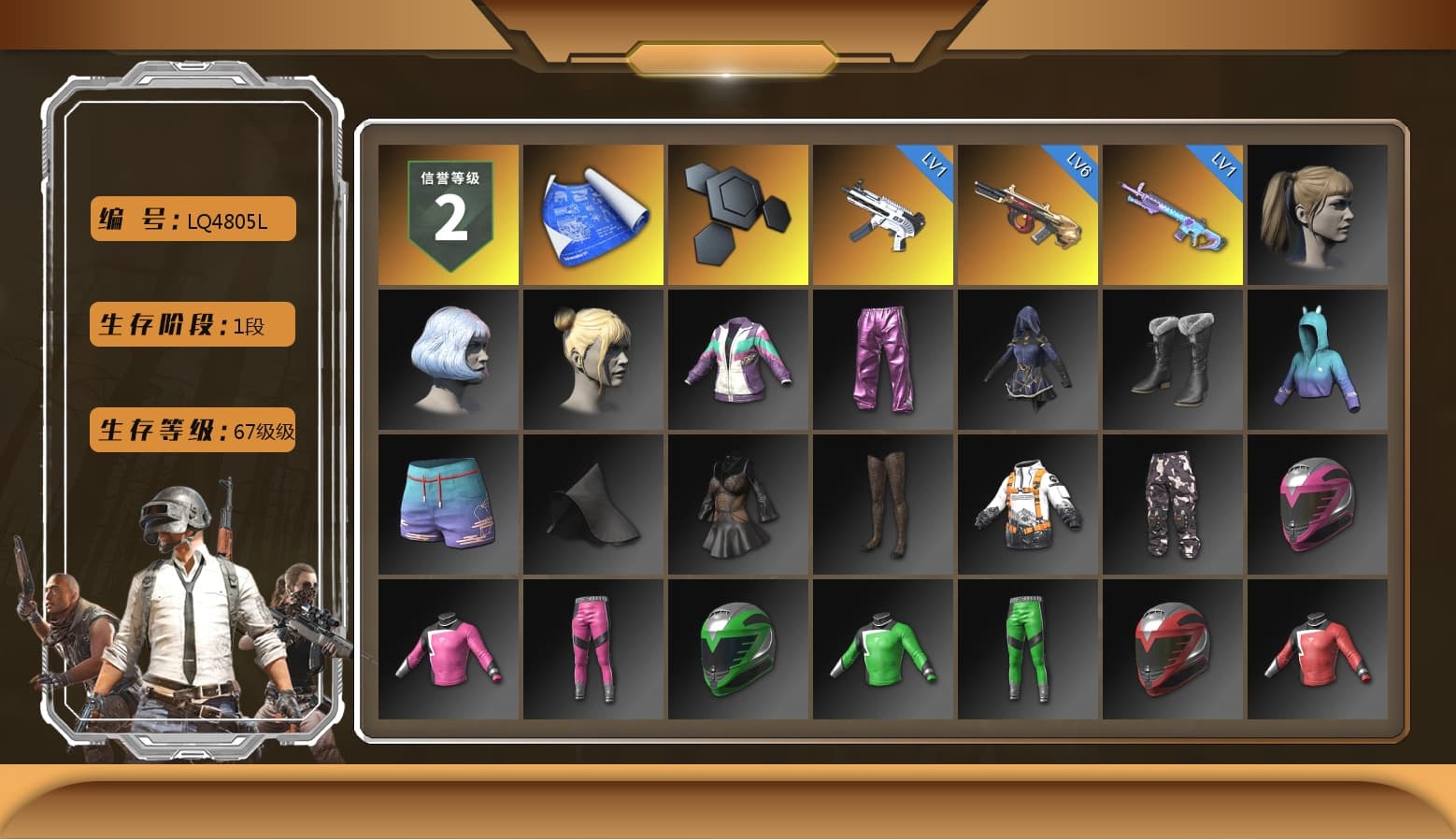Select the red helmet in bottom row
This screenshot has height=839, width=1456.
1173,649
